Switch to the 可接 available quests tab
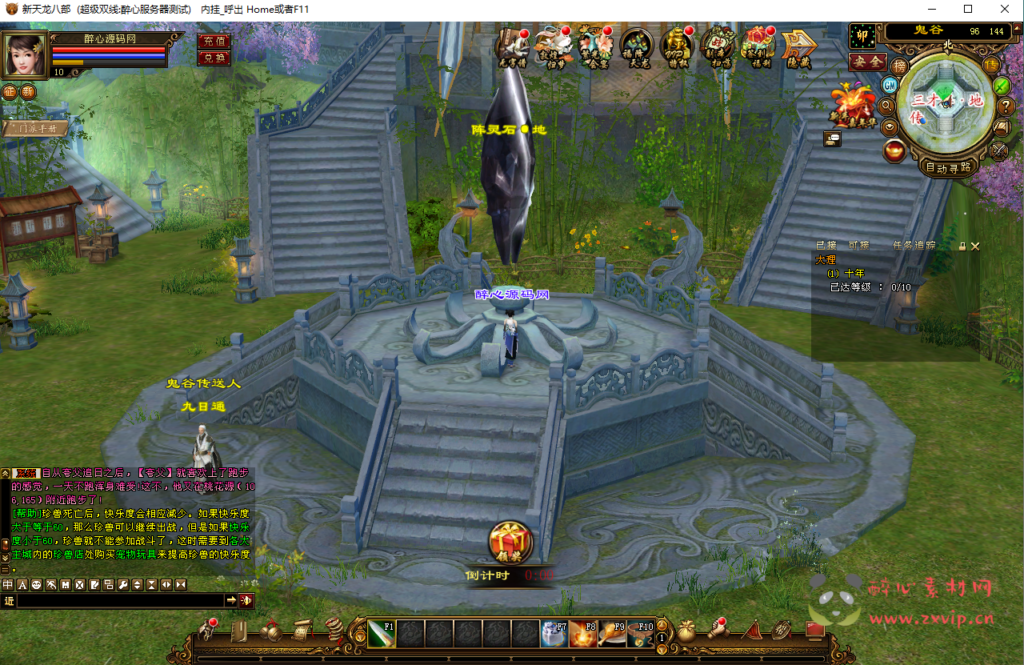1024x665 pixels. click(858, 246)
